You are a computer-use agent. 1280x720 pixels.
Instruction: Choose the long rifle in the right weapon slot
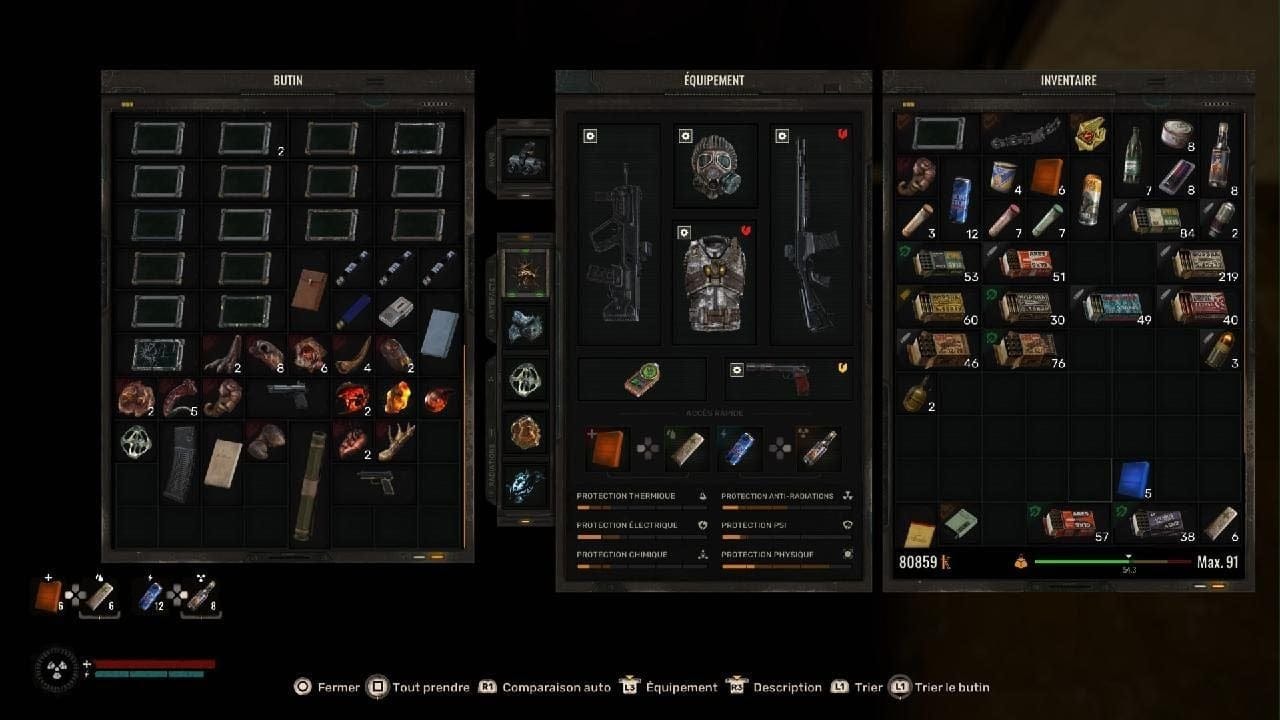point(811,235)
